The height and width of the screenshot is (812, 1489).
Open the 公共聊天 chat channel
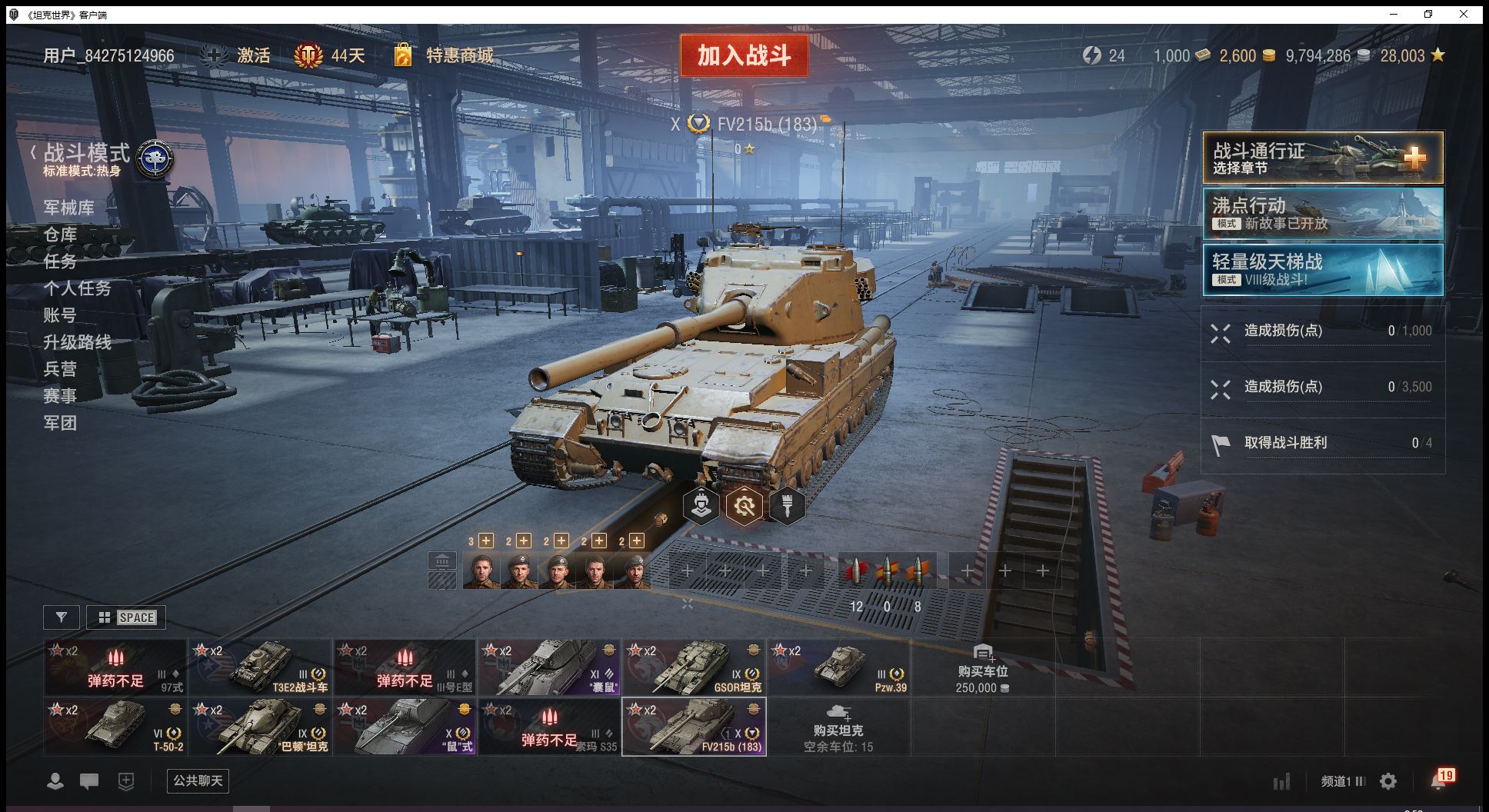(x=198, y=781)
